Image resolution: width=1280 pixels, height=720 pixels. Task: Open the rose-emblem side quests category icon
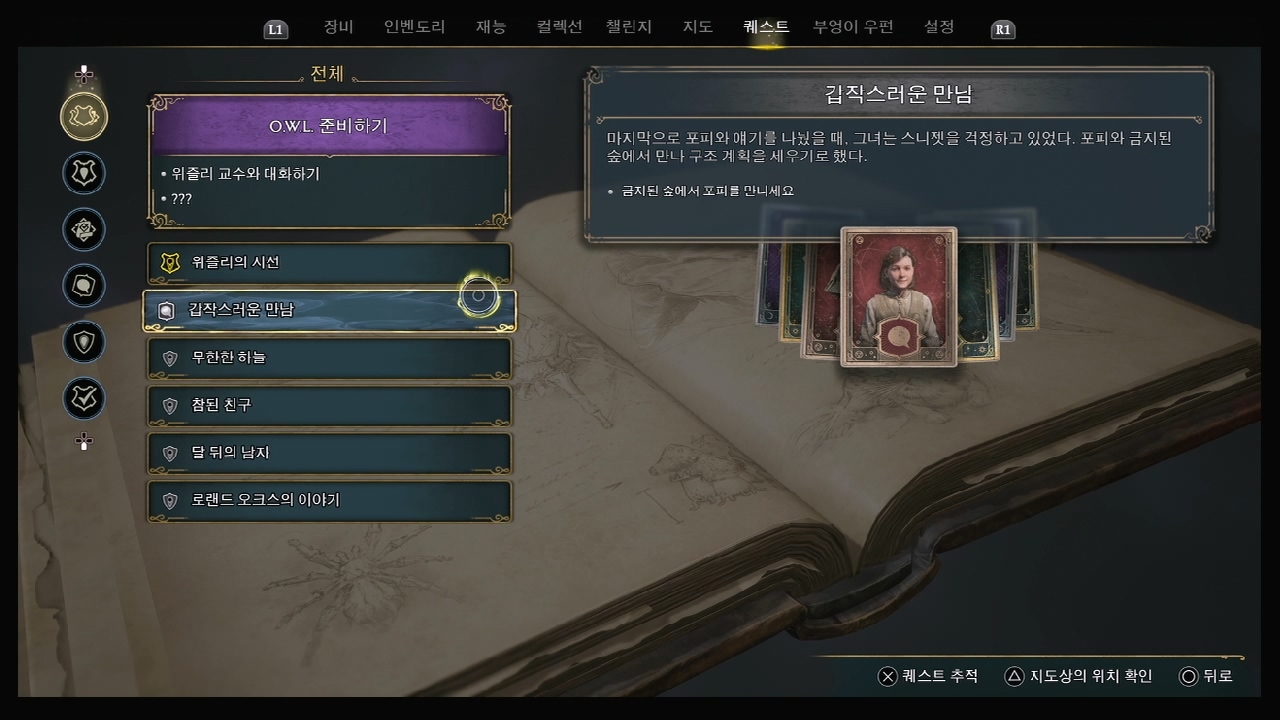click(x=84, y=230)
